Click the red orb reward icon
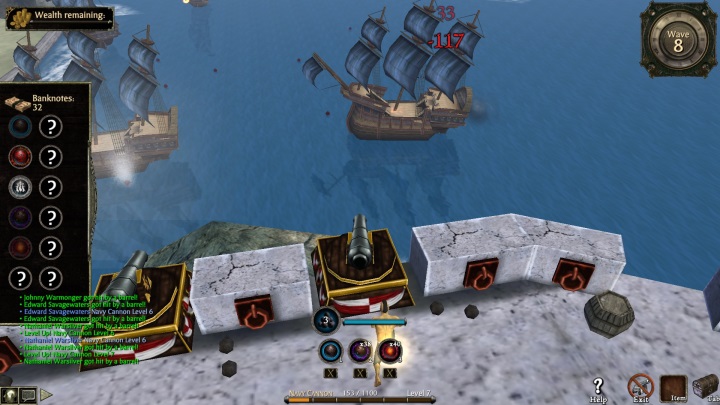Image resolution: width=720 pixels, height=405 pixels. [20, 157]
